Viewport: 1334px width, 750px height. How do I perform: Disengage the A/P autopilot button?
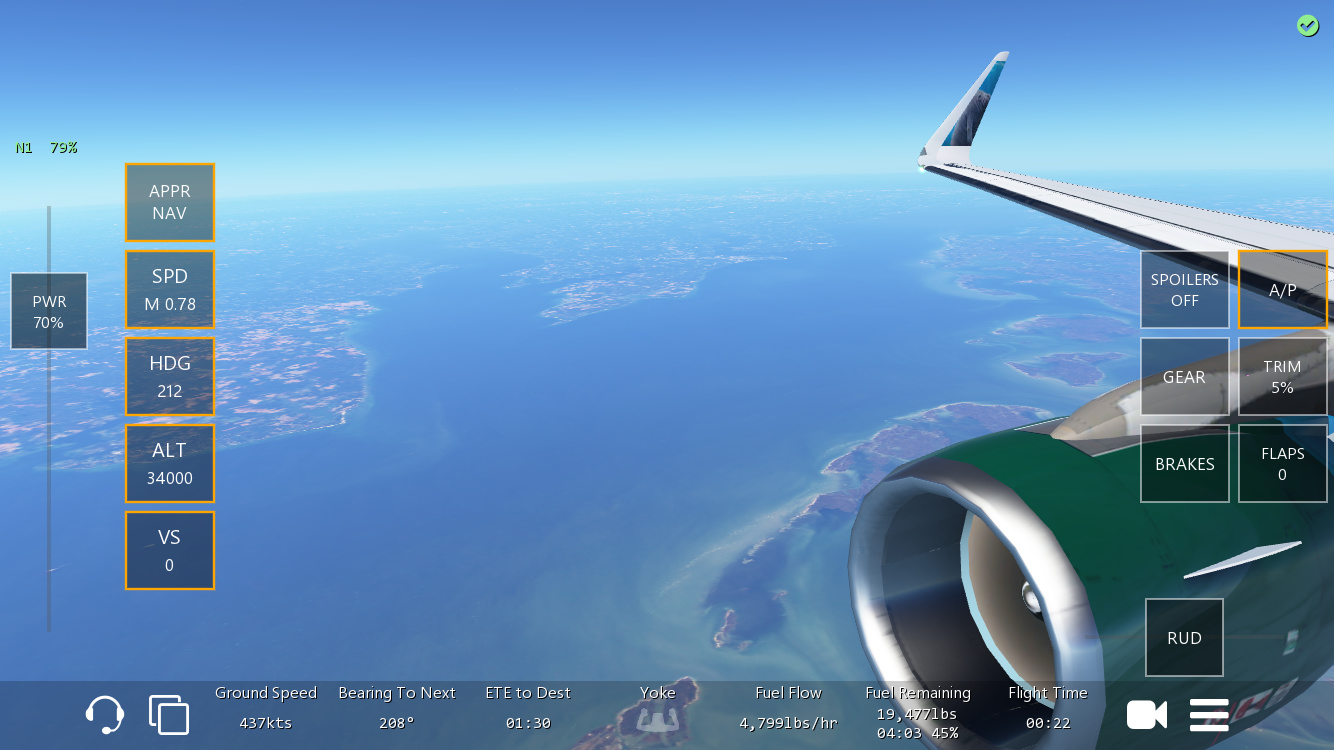point(1283,289)
